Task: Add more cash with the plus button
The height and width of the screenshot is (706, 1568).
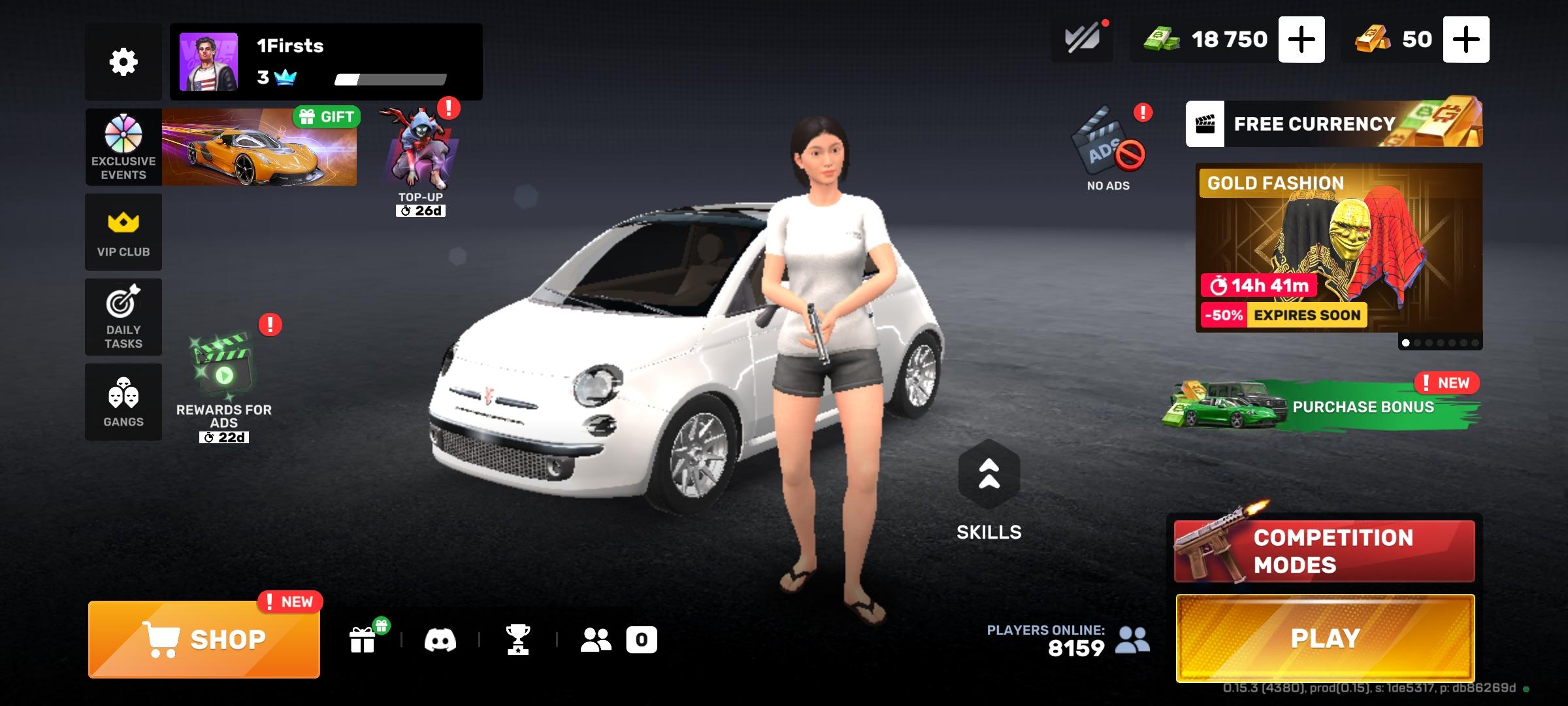Action: click(1301, 40)
